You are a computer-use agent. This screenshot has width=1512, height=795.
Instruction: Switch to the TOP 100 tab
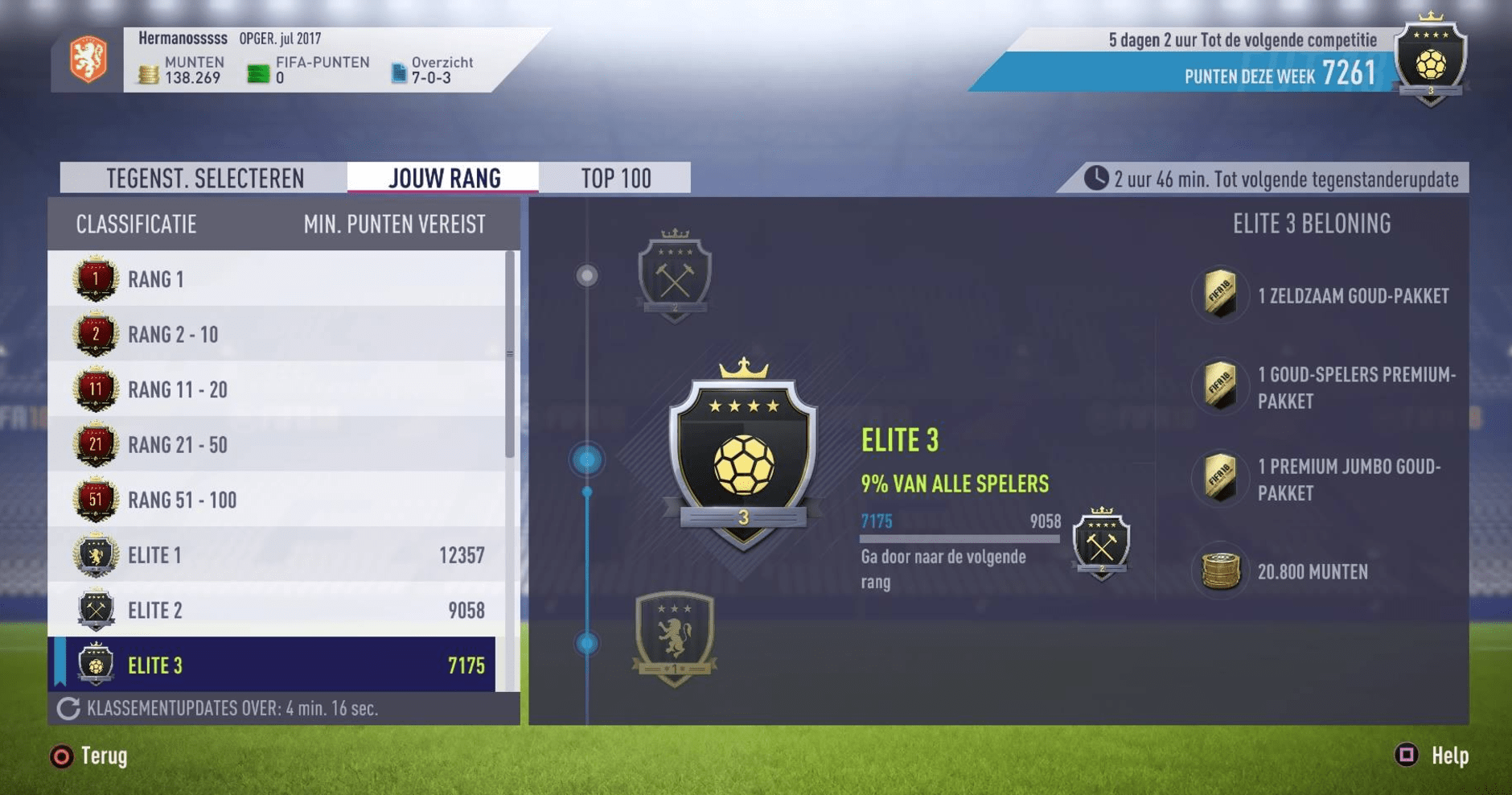tap(617, 177)
